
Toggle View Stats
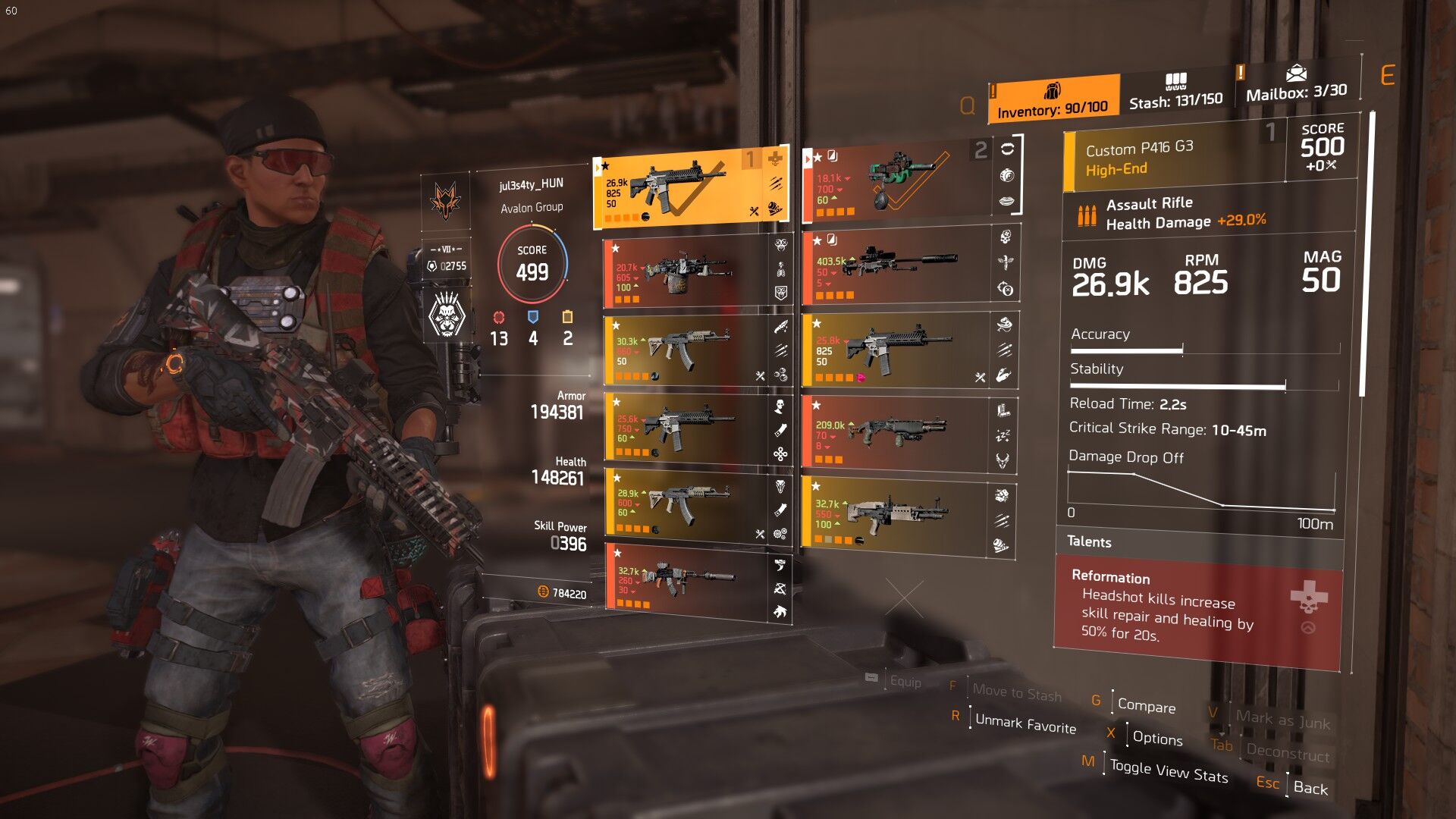click(1169, 770)
